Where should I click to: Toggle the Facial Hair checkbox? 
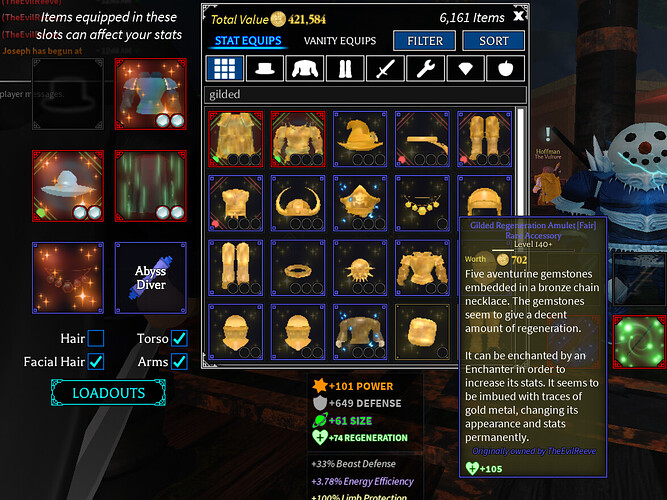96,361
